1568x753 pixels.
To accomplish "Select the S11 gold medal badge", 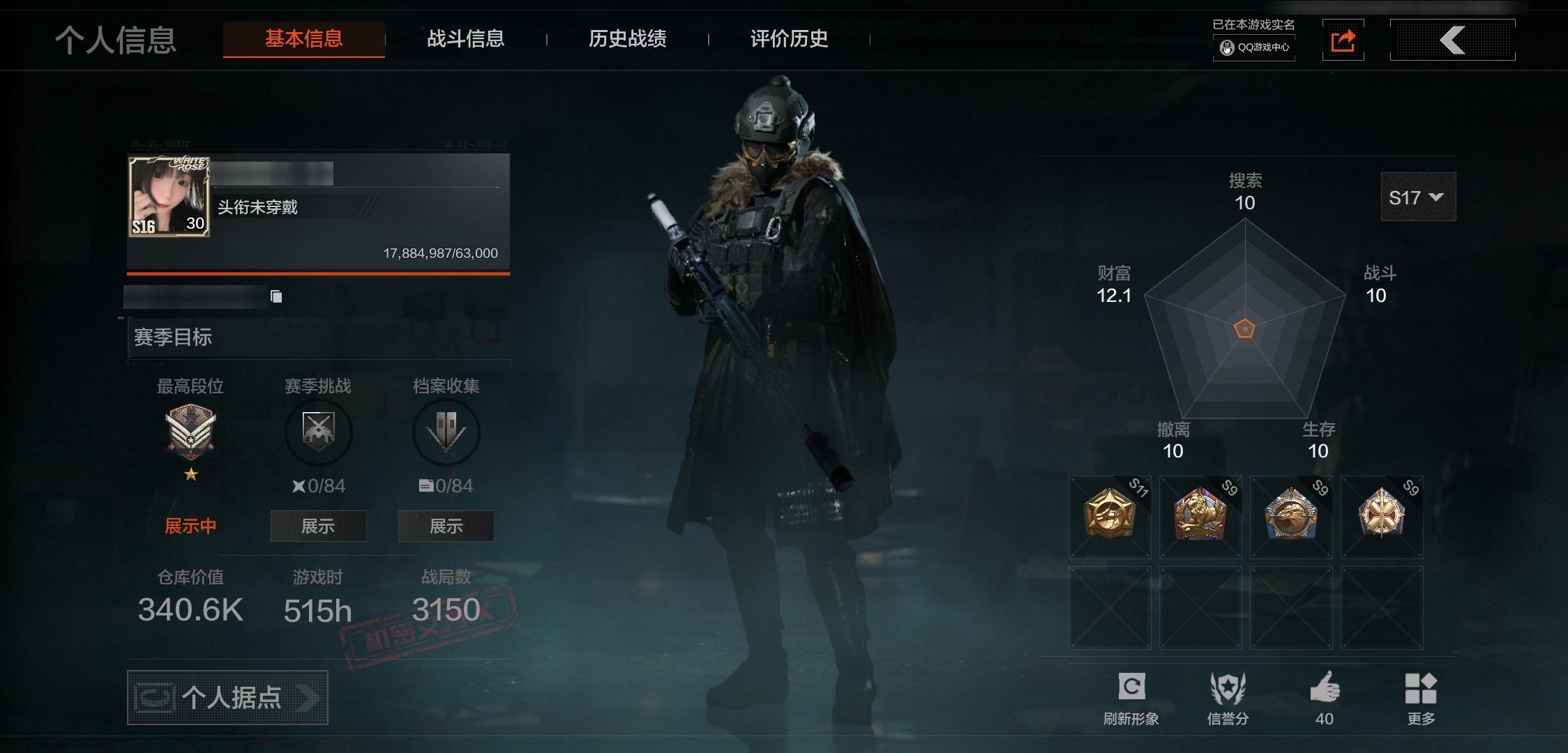I will click(x=1110, y=517).
